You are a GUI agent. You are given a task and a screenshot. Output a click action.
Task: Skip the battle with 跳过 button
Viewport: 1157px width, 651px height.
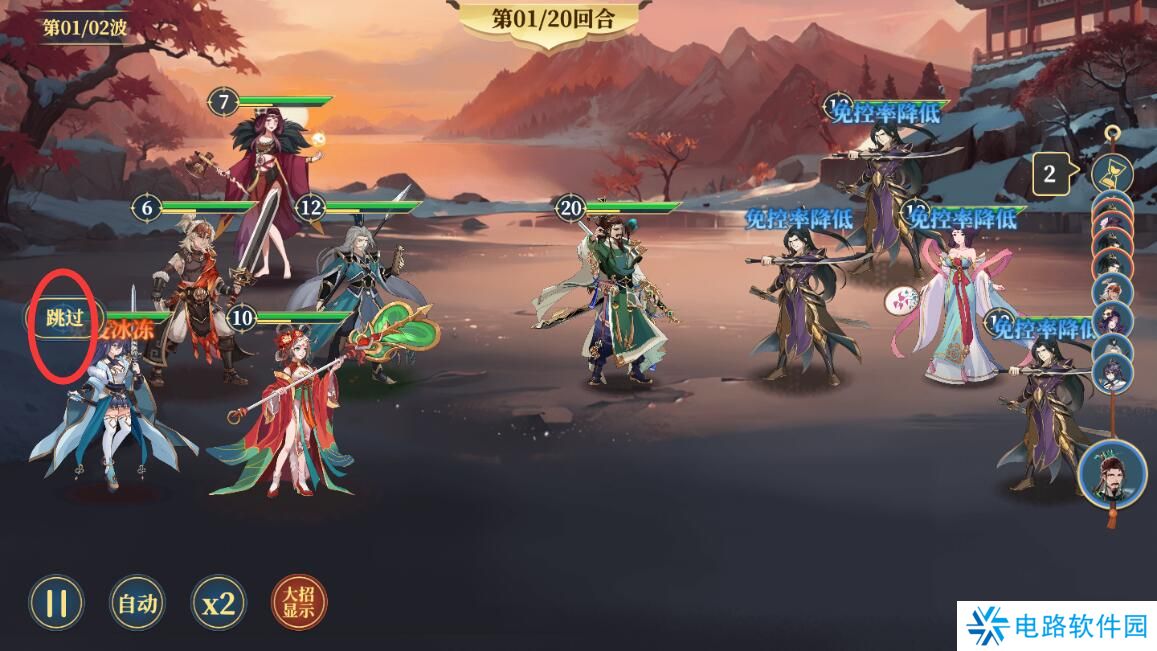click(62, 318)
